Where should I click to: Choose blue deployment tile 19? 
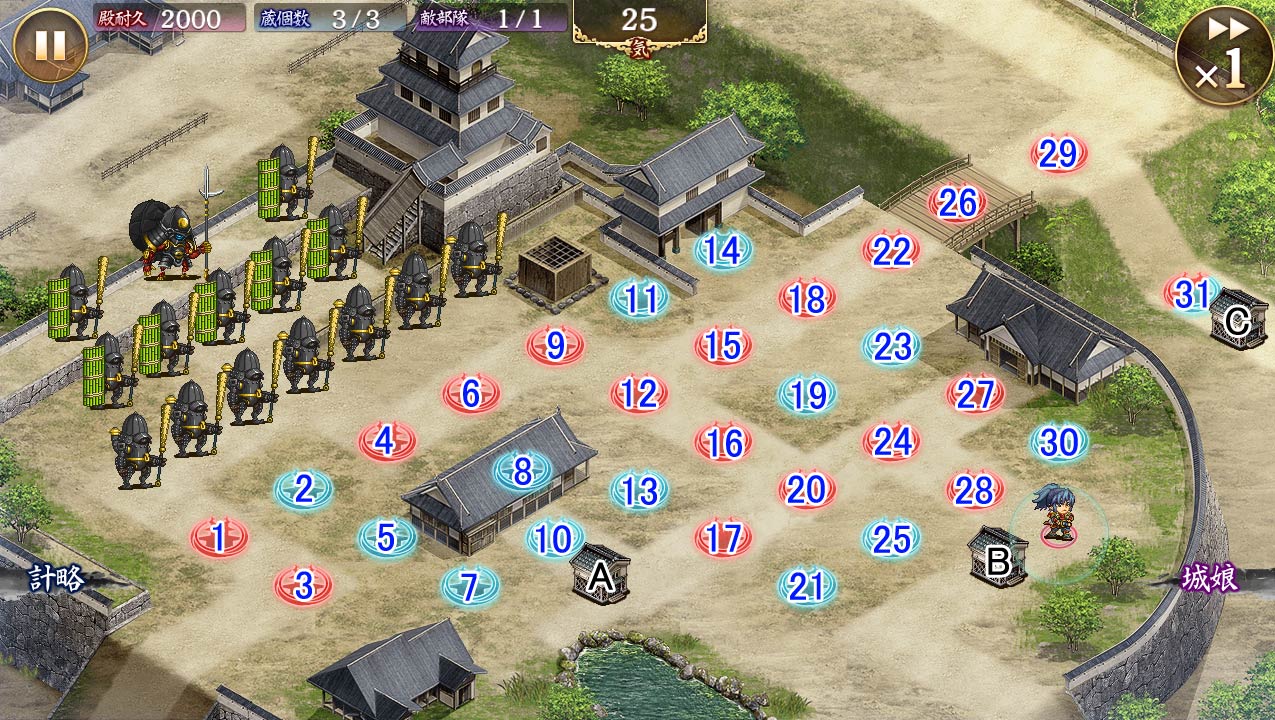(807, 395)
